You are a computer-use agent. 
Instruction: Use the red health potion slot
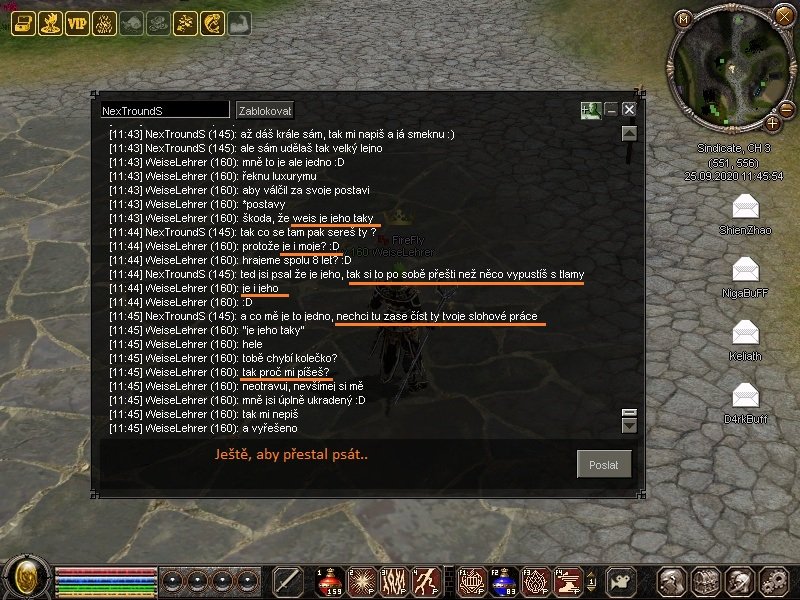(328, 581)
